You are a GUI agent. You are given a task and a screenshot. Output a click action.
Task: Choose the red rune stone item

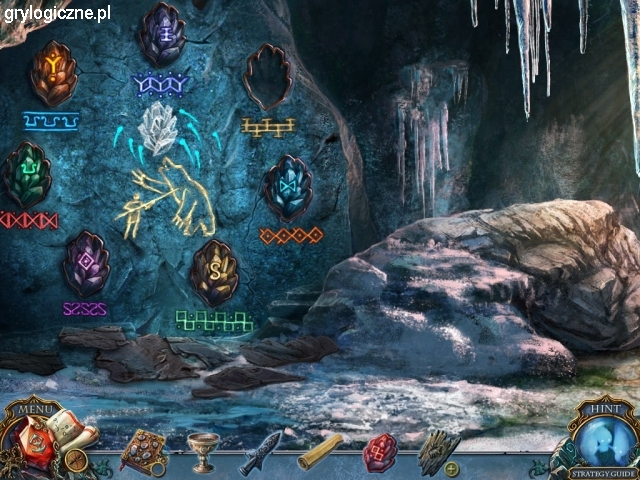pos(380,450)
